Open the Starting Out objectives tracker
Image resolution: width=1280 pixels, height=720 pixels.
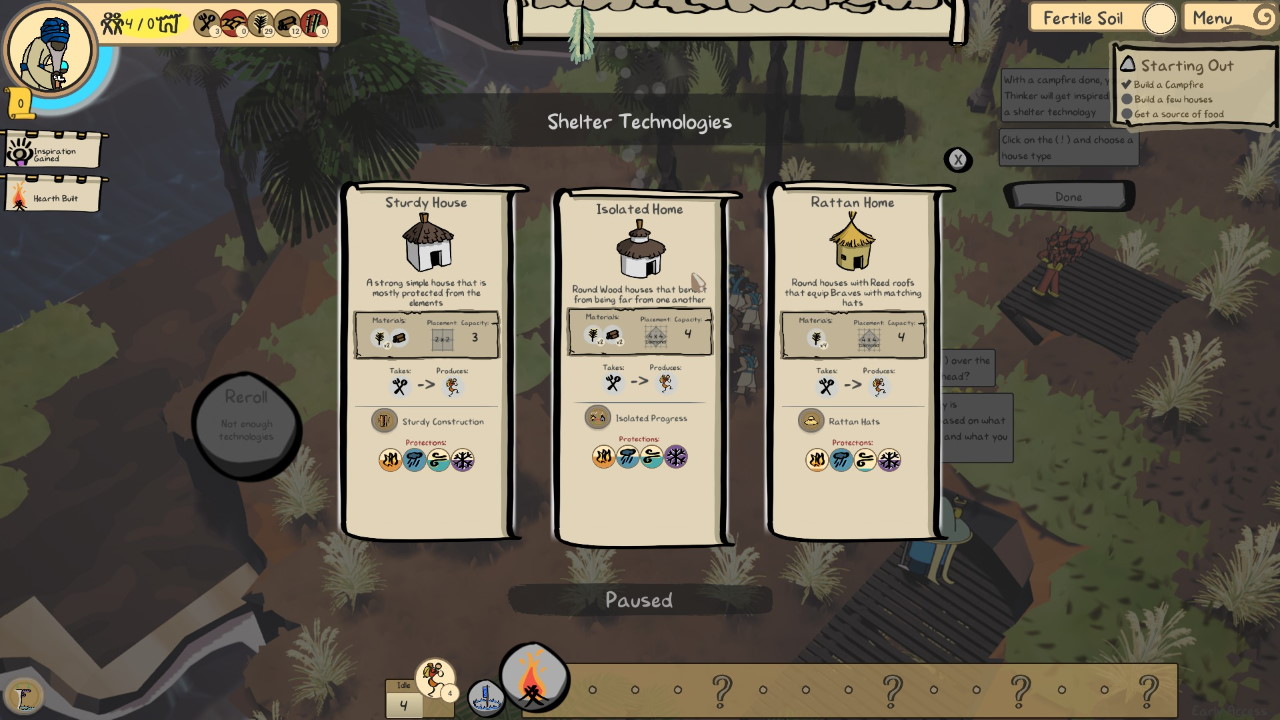pyautogui.click(x=1187, y=66)
